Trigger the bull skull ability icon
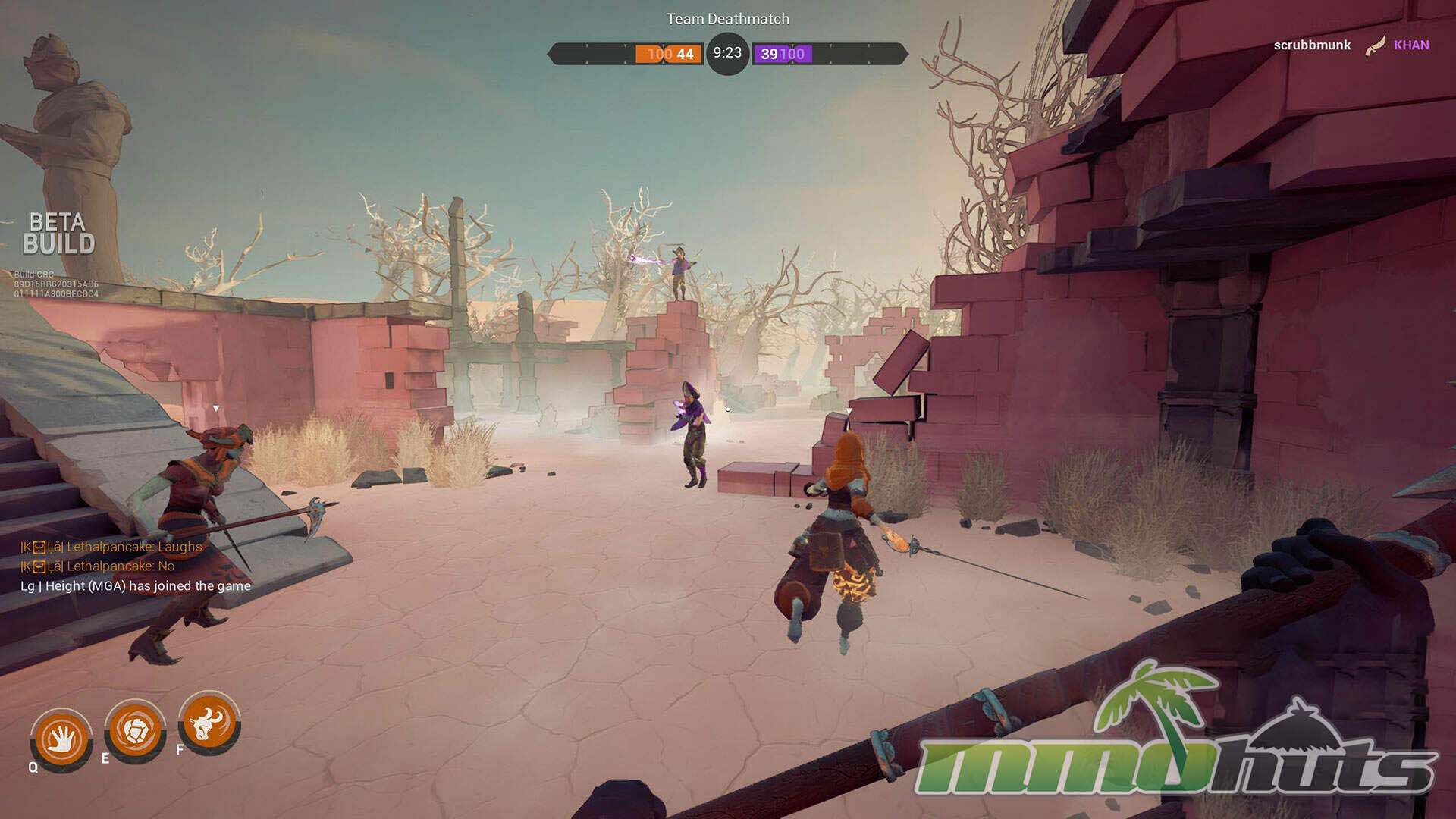This screenshot has width=1456, height=819. coord(209,723)
